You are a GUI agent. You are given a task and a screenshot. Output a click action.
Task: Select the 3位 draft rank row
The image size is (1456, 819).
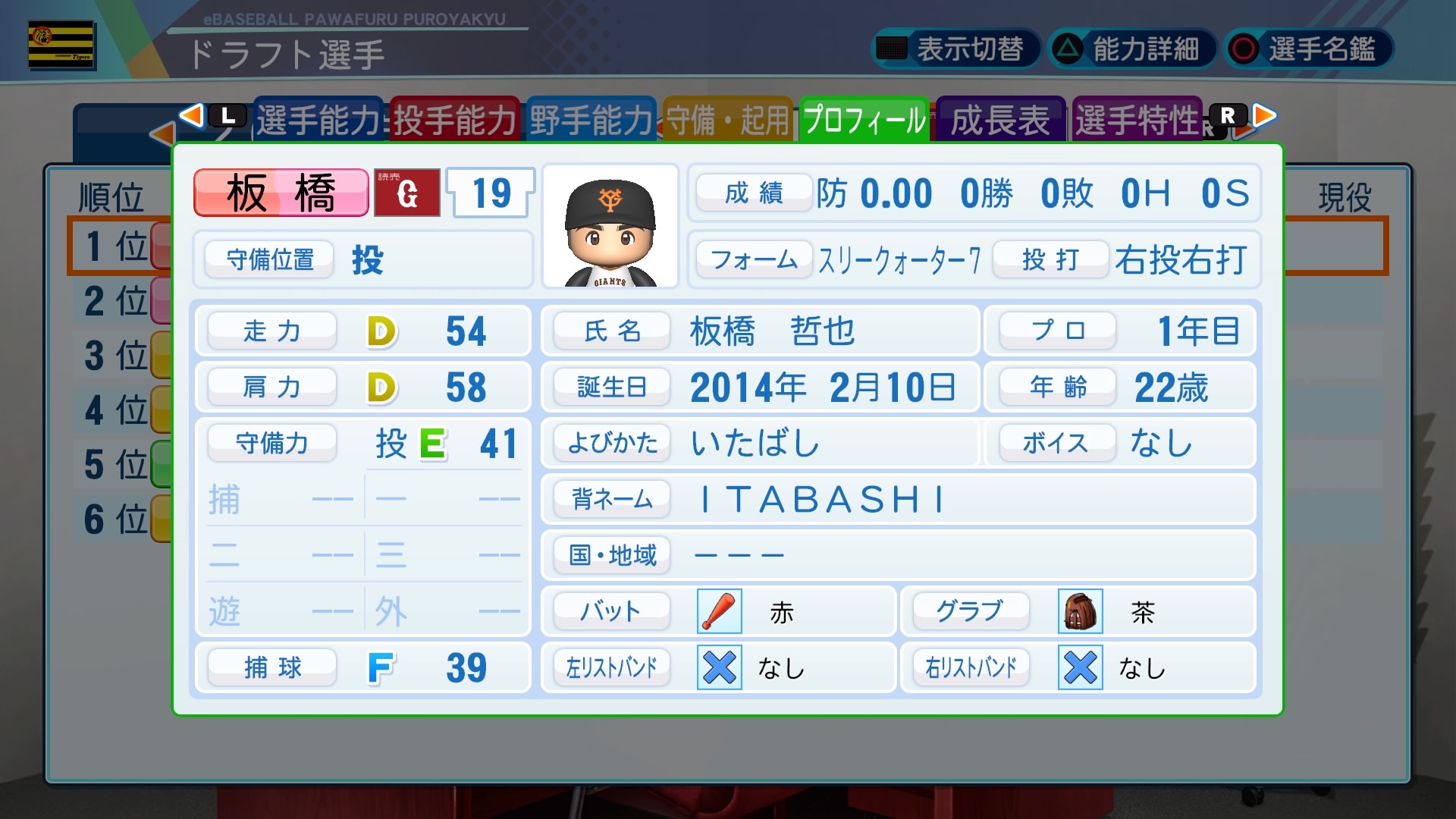coord(118,356)
